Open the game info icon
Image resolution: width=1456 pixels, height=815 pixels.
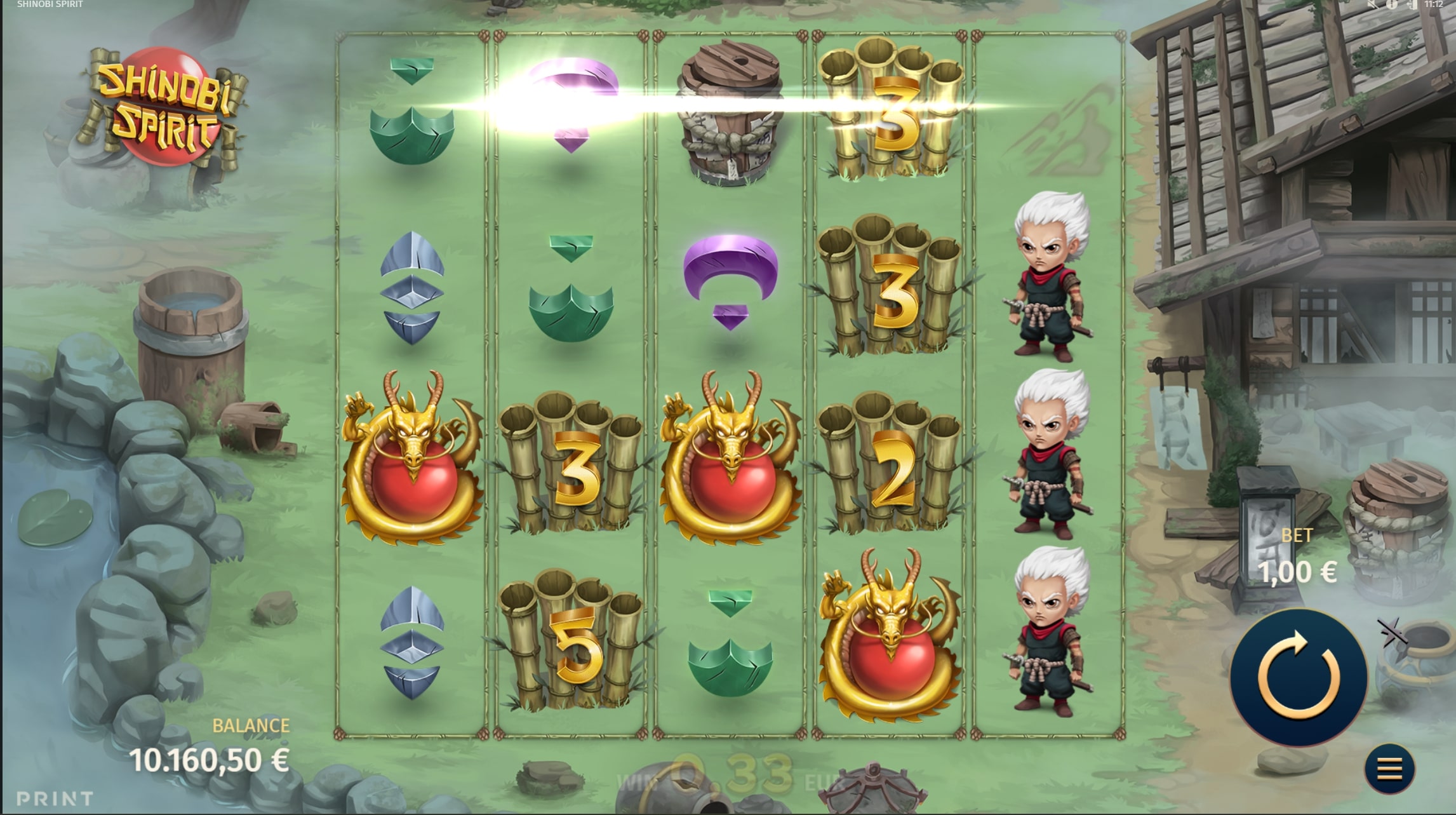tap(1392, 4)
